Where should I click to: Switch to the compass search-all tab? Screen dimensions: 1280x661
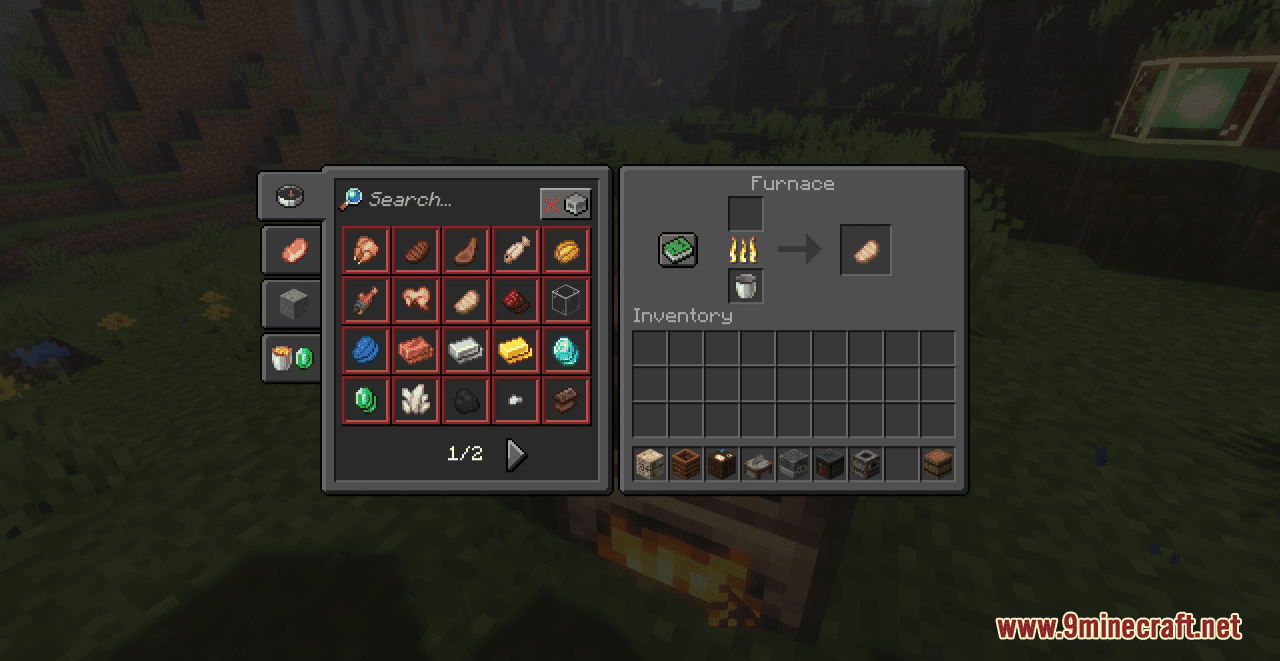tap(290, 195)
